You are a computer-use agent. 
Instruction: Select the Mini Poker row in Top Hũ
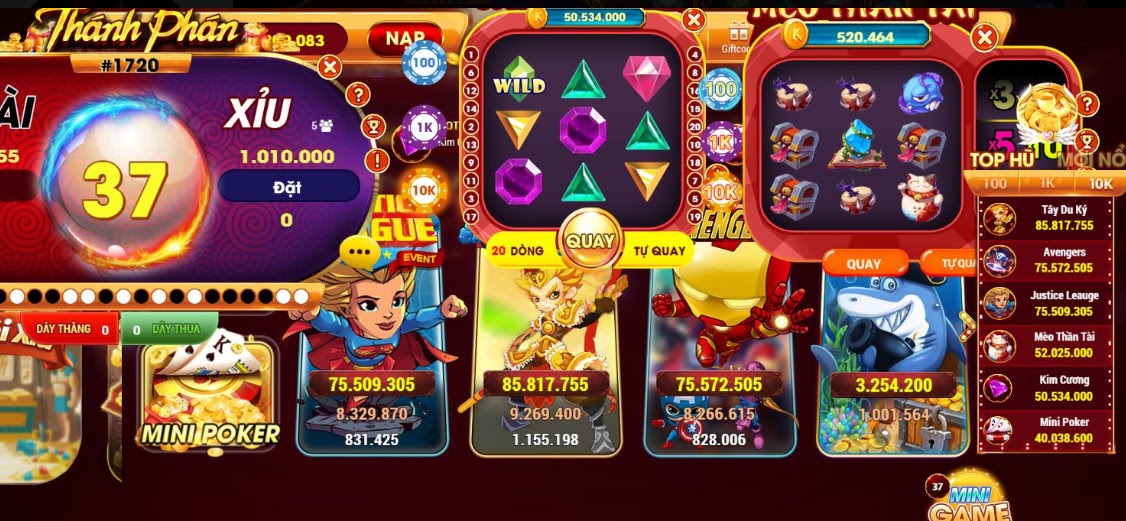[x=1045, y=430]
